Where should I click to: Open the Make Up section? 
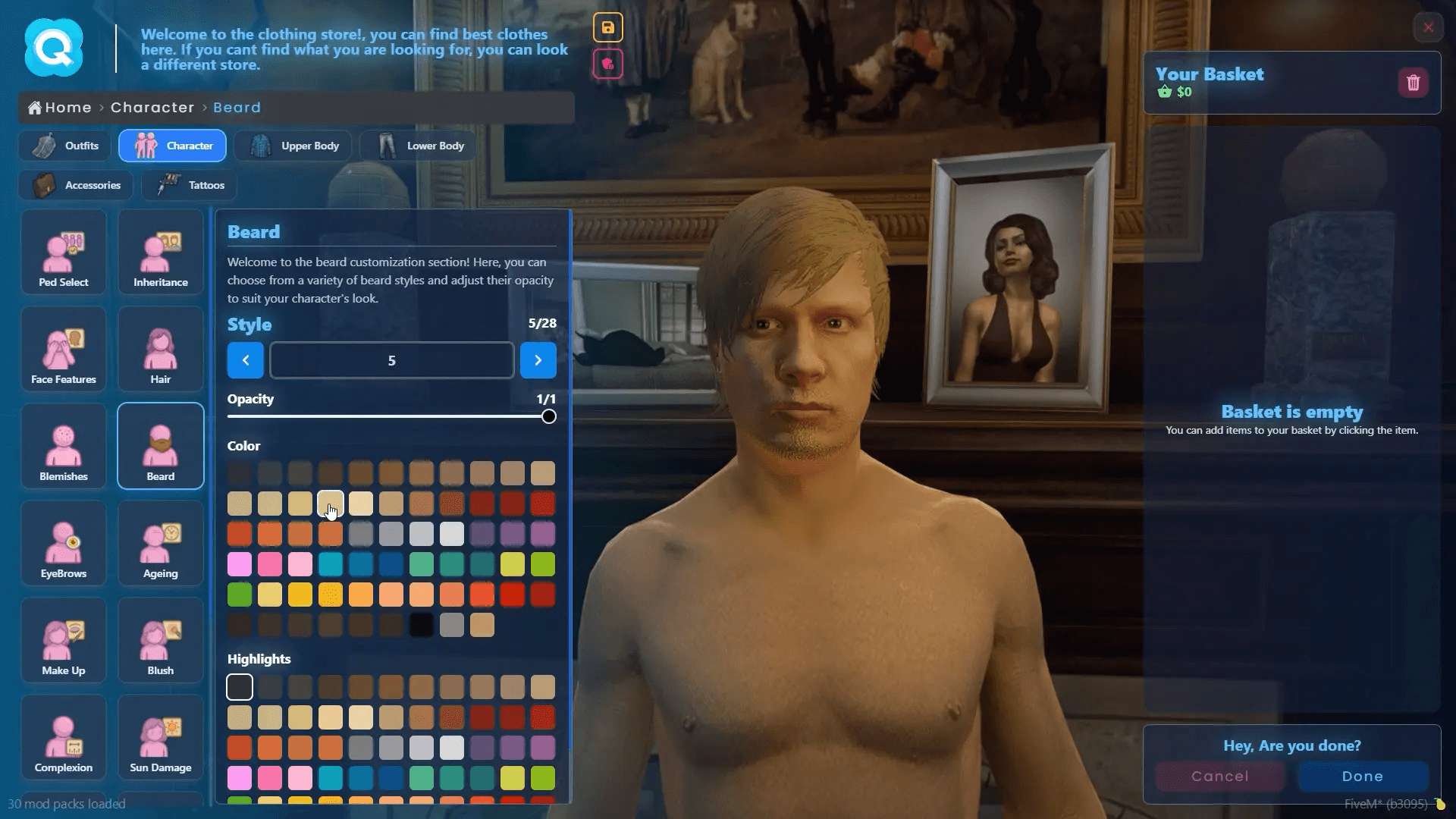point(64,640)
